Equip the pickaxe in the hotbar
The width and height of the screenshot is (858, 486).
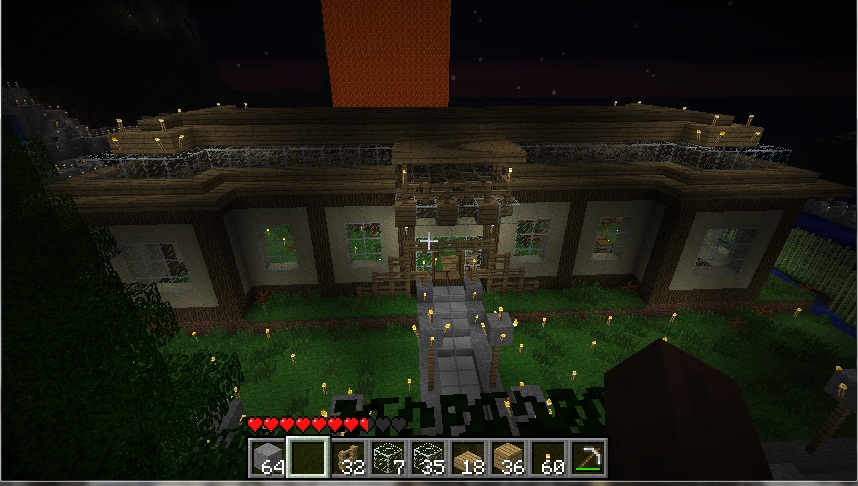coord(587,458)
